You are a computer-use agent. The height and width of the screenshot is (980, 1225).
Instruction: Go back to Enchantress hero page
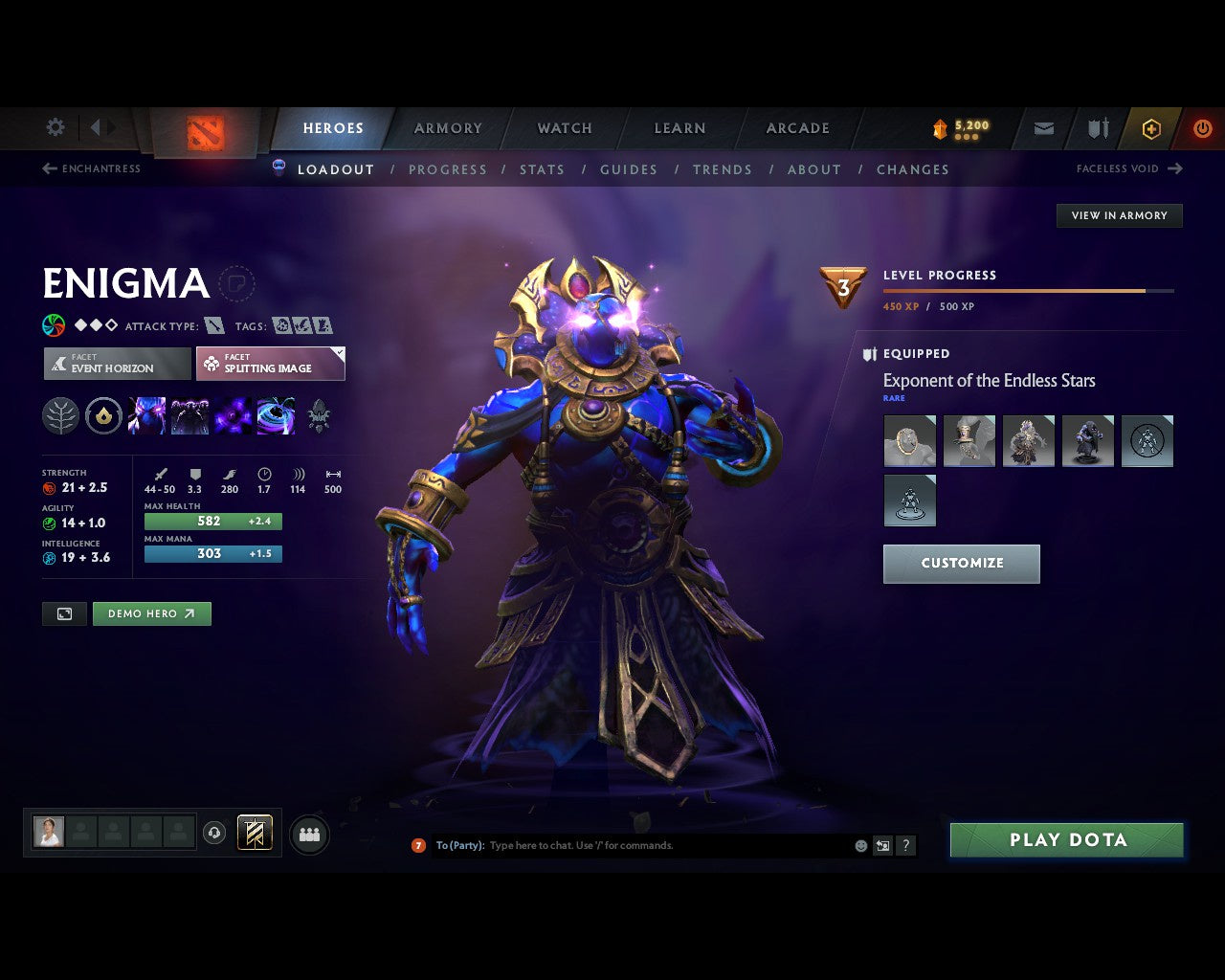pos(92,168)
